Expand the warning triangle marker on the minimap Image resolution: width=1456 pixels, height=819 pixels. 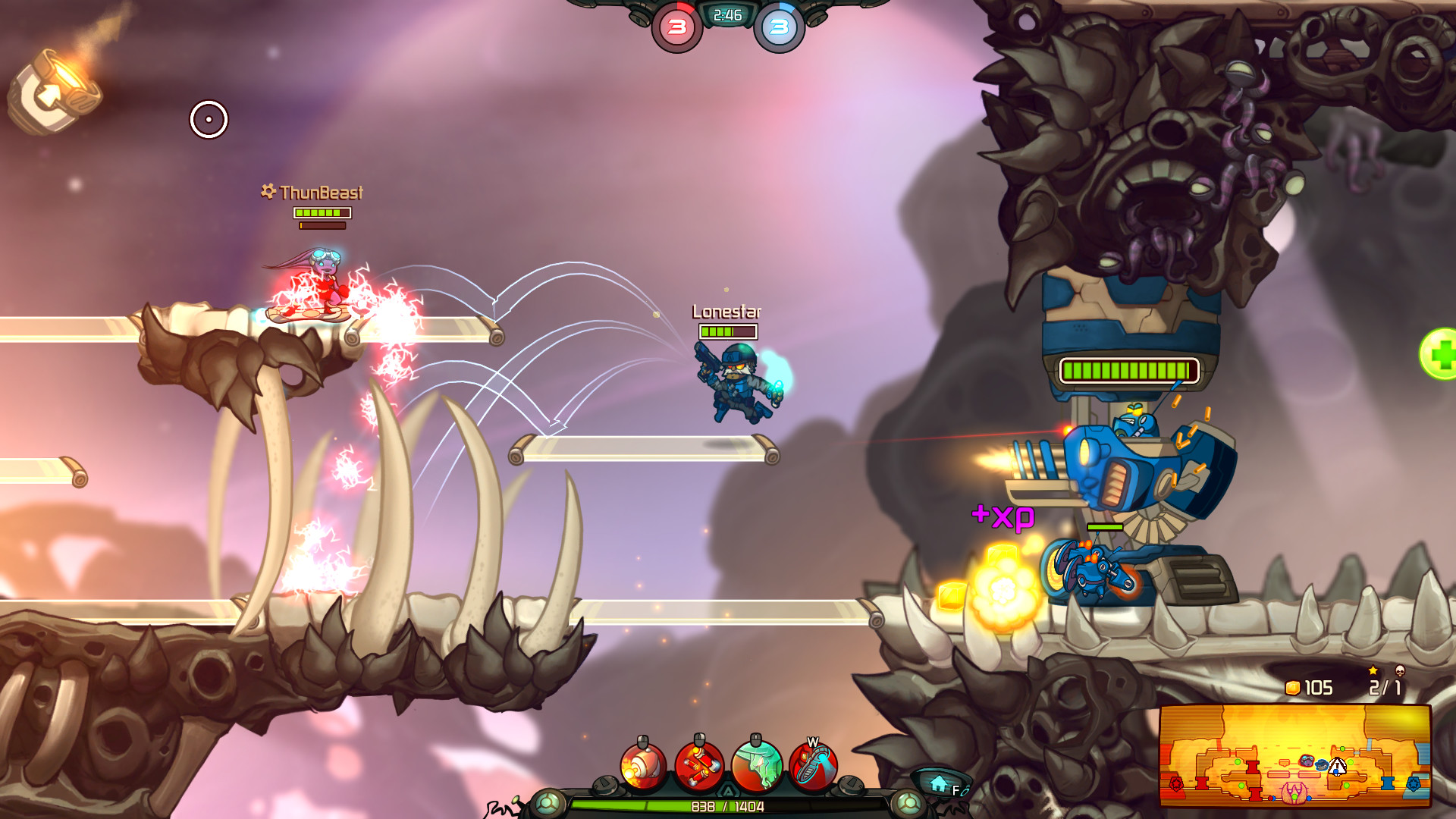(1337, 767)
